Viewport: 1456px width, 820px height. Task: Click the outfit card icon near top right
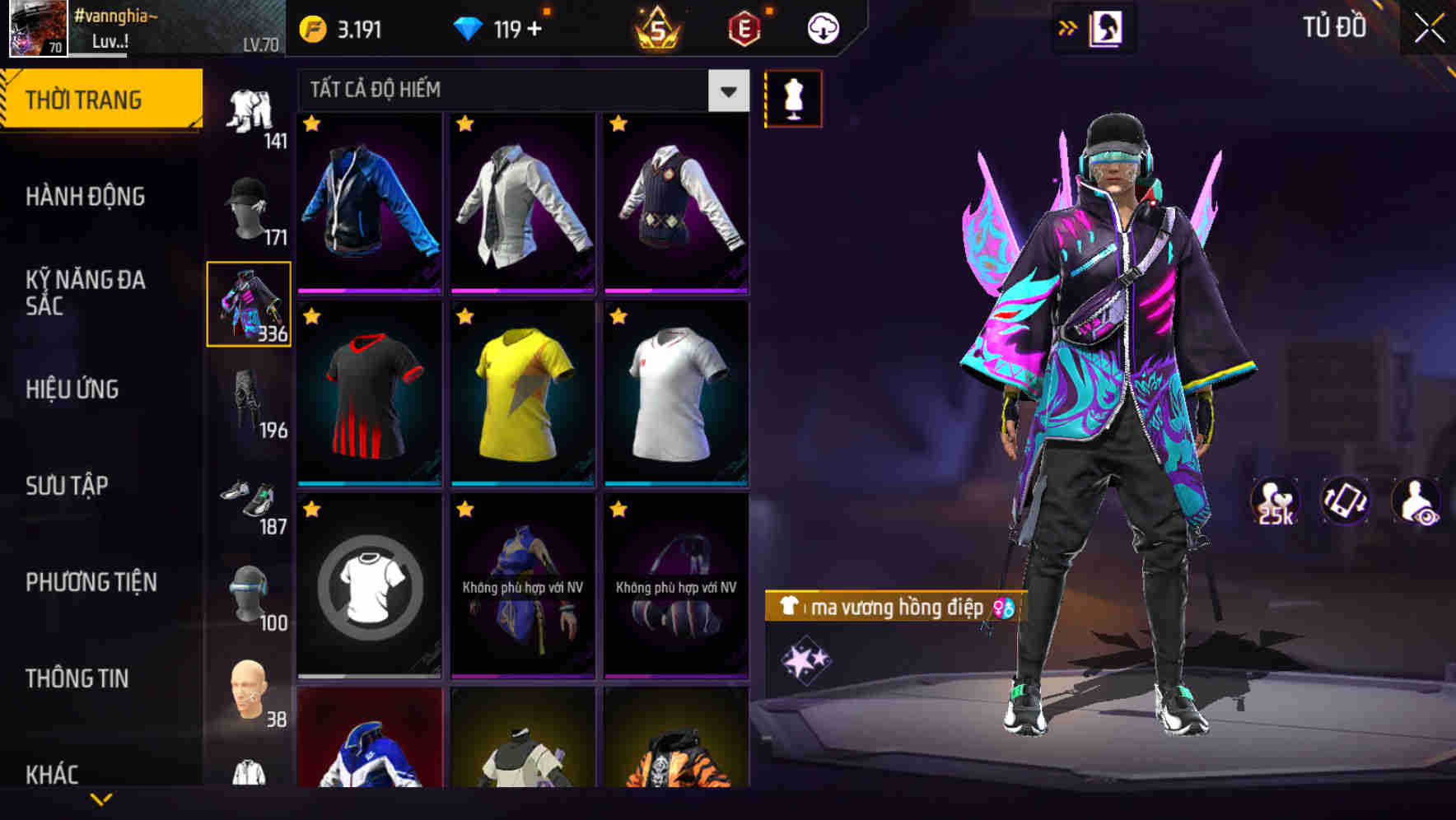coord(1108,27)
